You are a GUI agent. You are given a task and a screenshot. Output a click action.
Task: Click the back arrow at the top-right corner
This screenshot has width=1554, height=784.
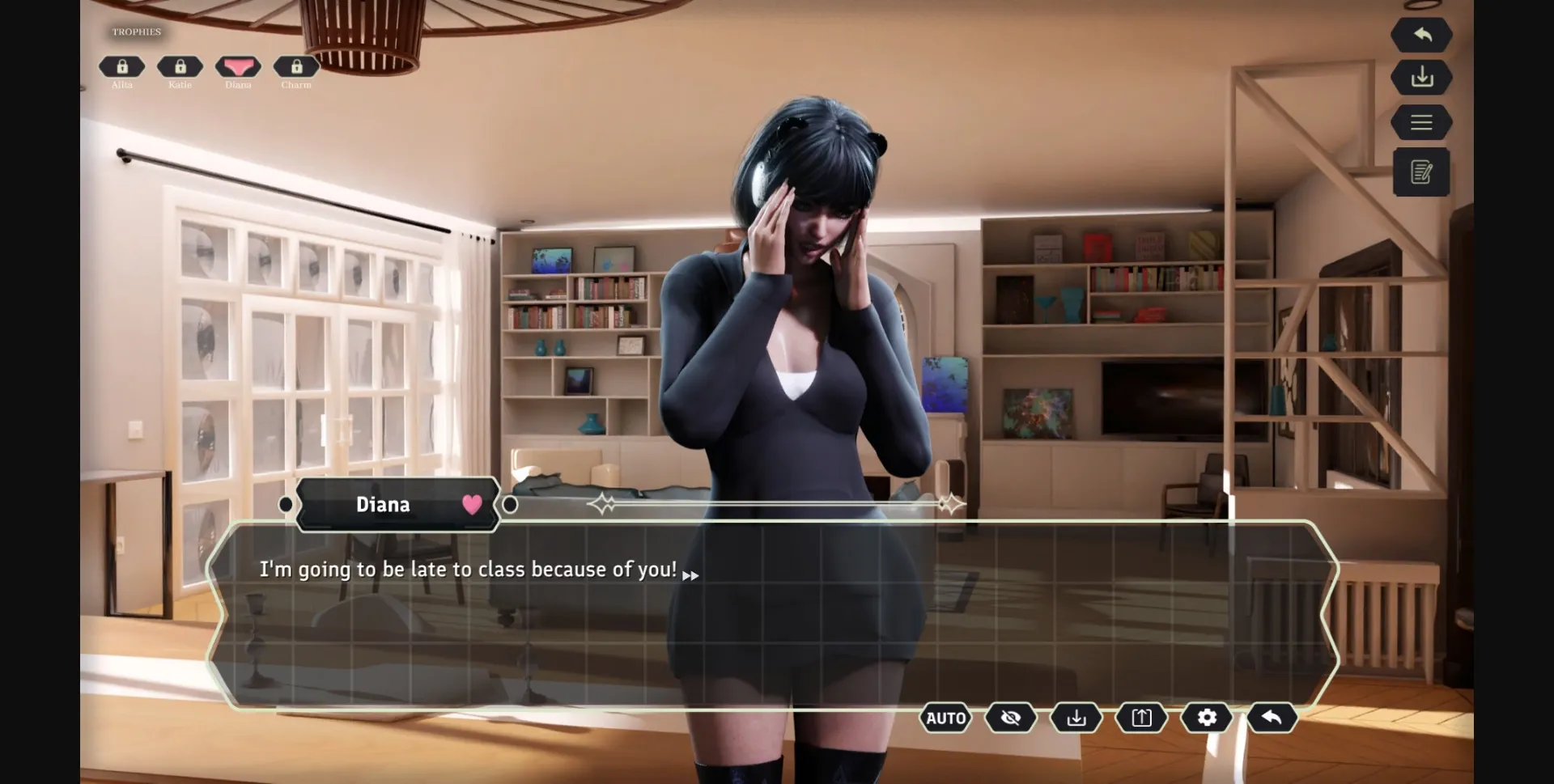1423,35
